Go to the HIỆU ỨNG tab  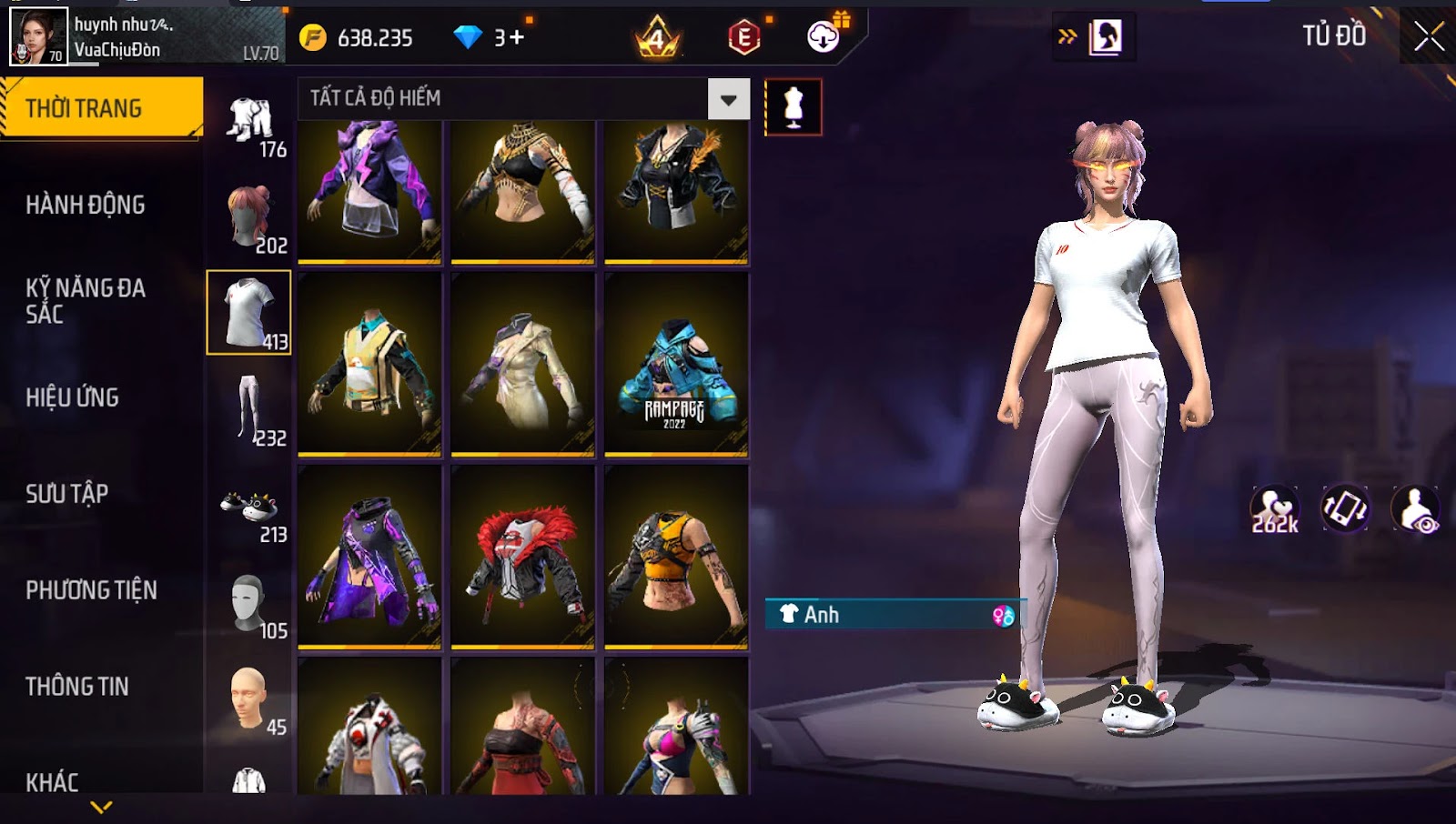tap(73, 397)
